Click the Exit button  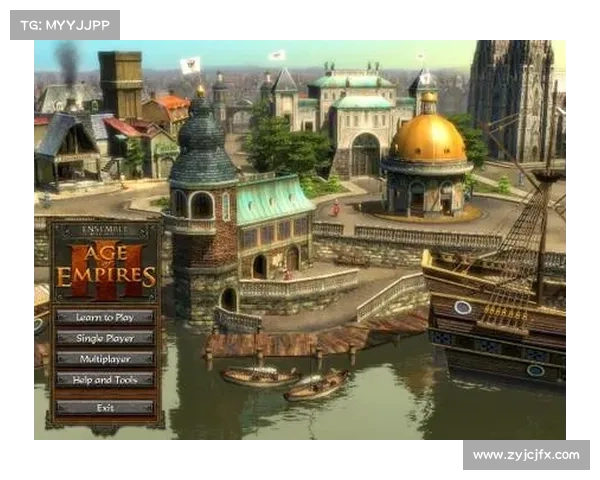(x=105, y=407)
